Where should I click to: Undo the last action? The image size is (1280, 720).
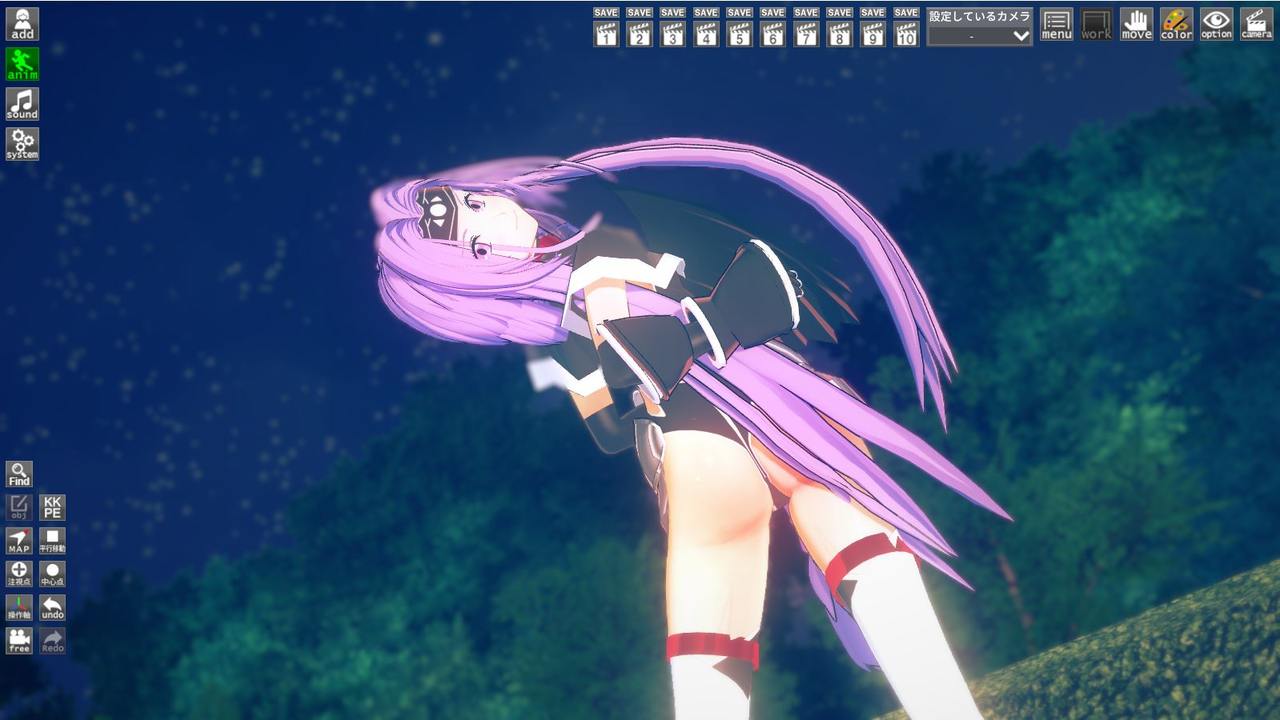tap(52, 608)
